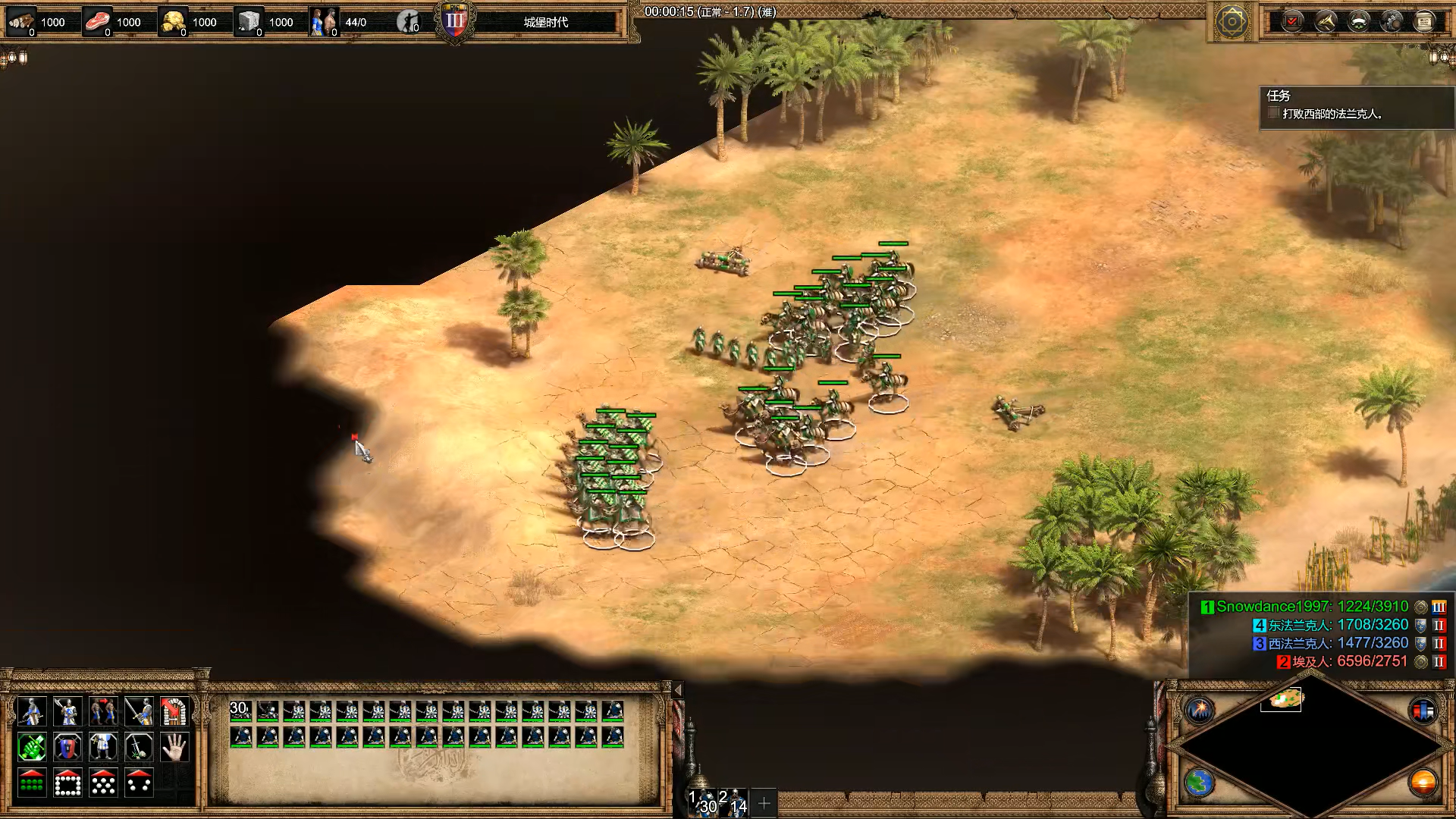Choose the staggered formation icon
1456x819 pixels.
pos(103,783)
